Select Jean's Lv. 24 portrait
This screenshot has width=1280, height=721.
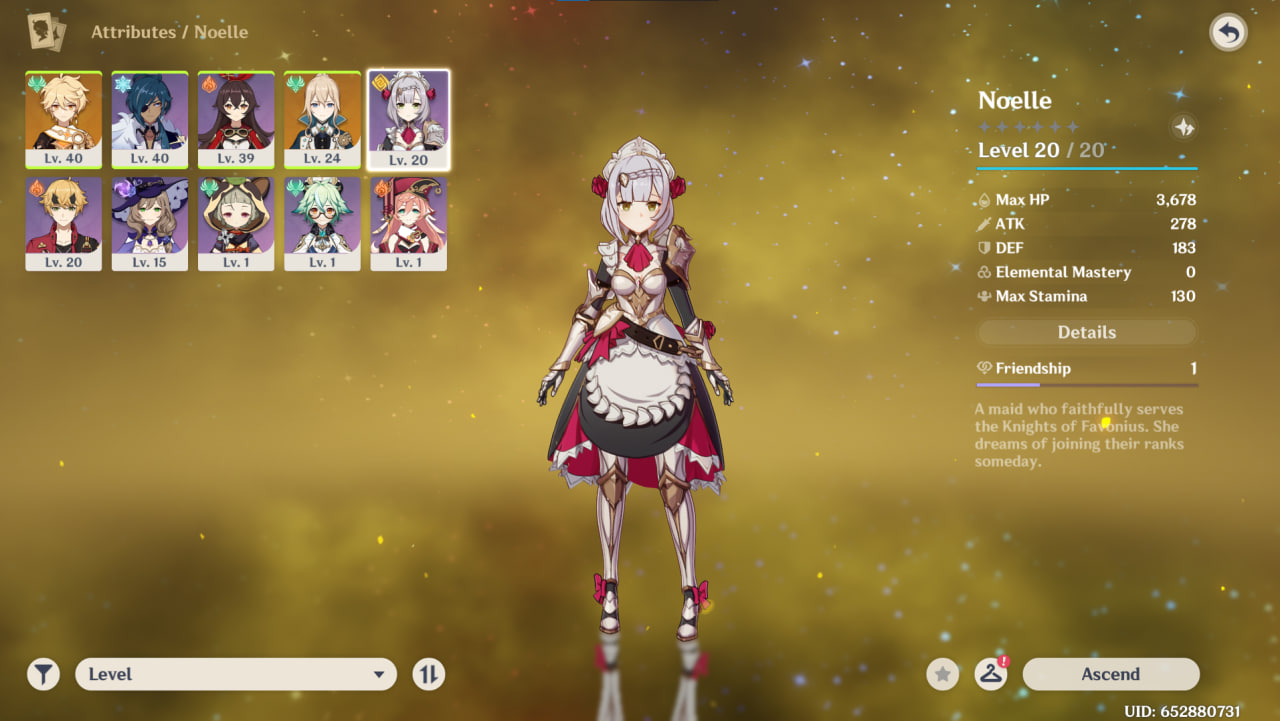322,119
